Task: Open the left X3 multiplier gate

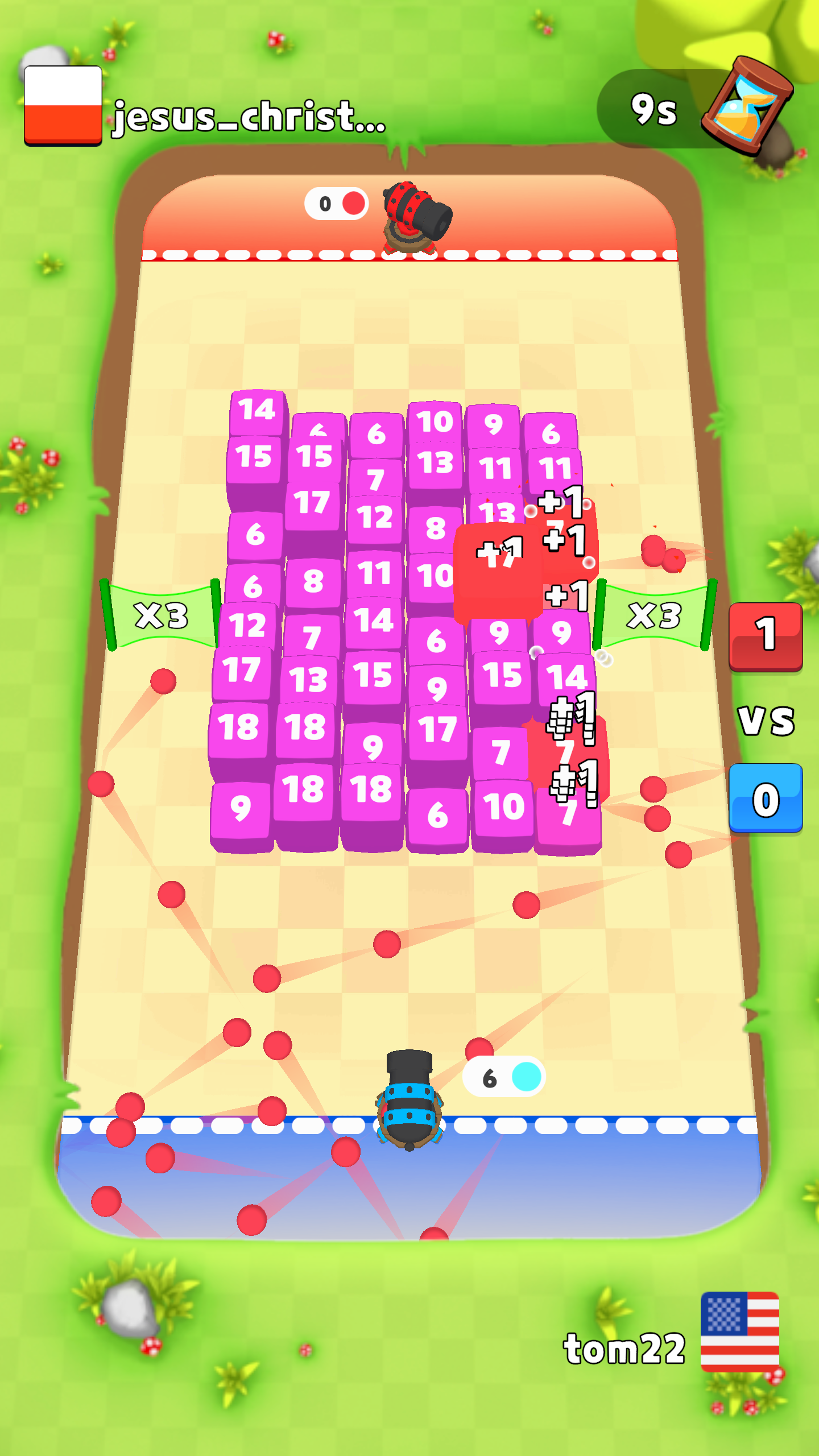Action: [x=161, y=616]
